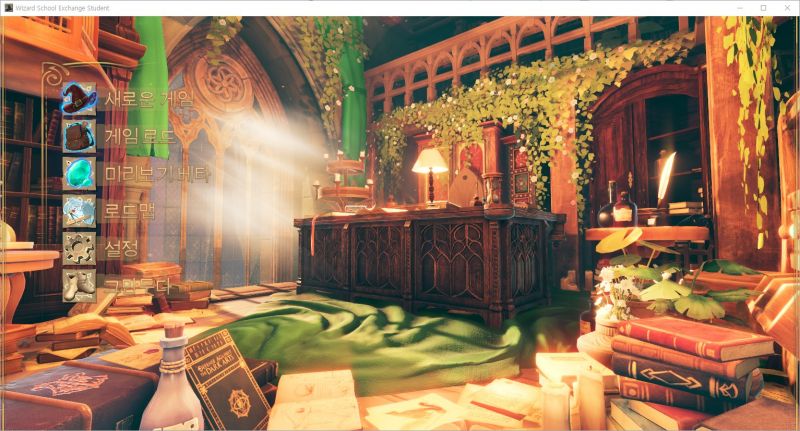Start a new game (새로운 게임)
This screenshot has width=800, height=431.
pyautogui.click(x=149, y=99)
